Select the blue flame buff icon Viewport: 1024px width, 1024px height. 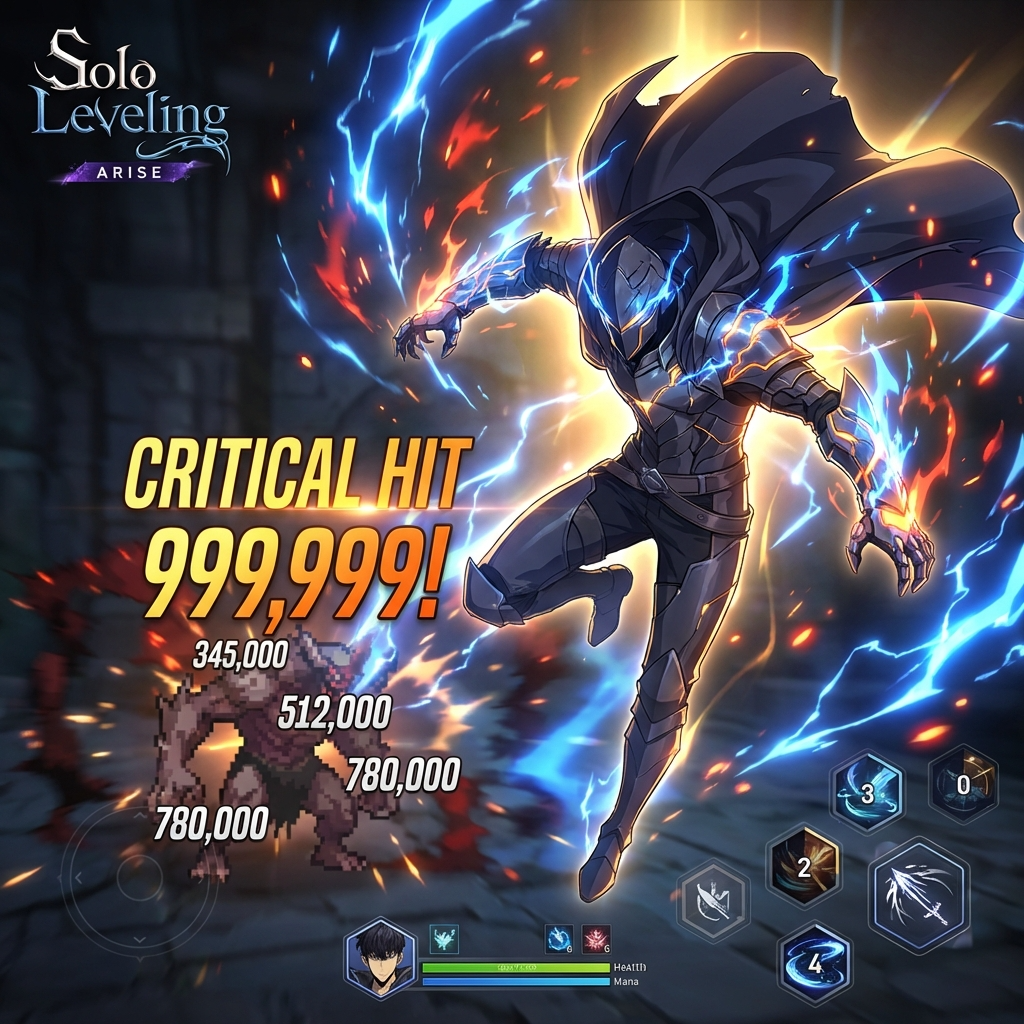[x=559, y=939]
